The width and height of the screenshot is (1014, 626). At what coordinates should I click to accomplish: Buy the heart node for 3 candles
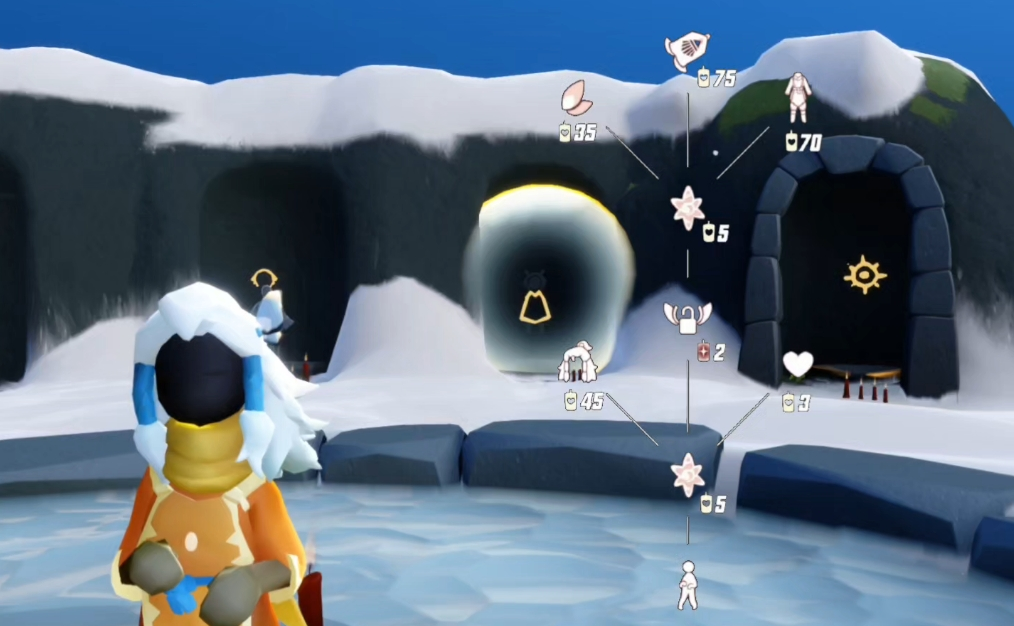[x=797, y=365]
